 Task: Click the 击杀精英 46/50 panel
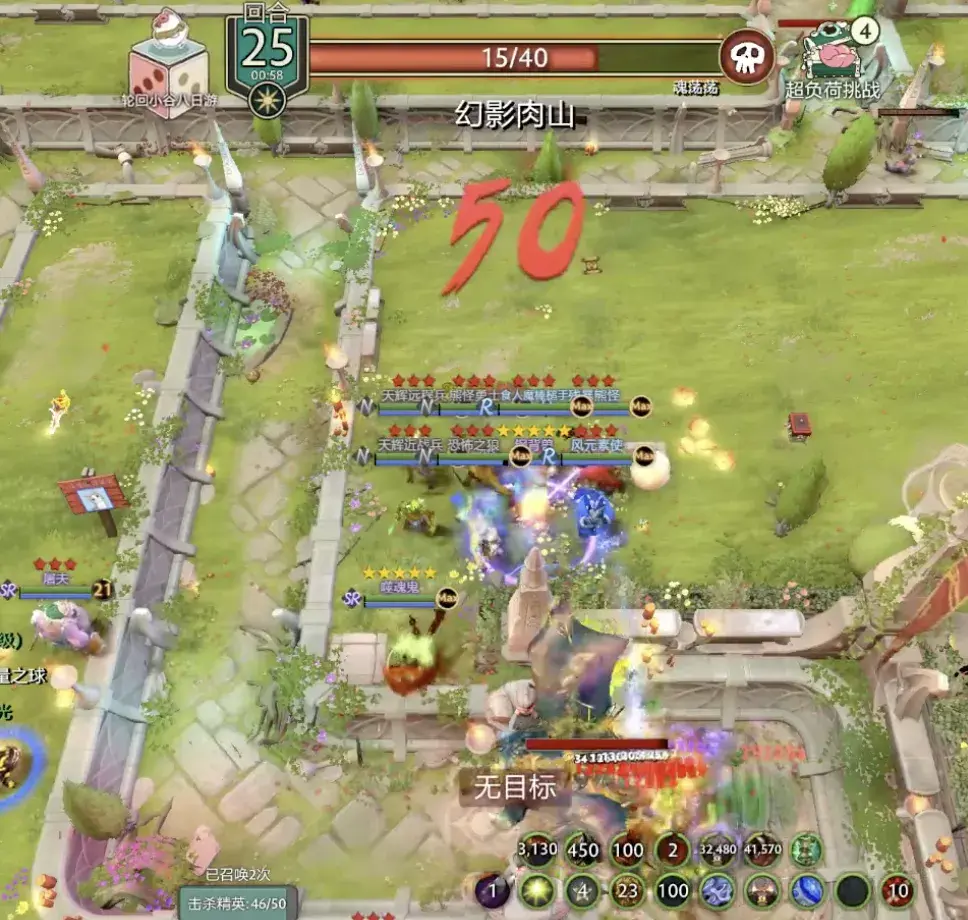[237, 902]
